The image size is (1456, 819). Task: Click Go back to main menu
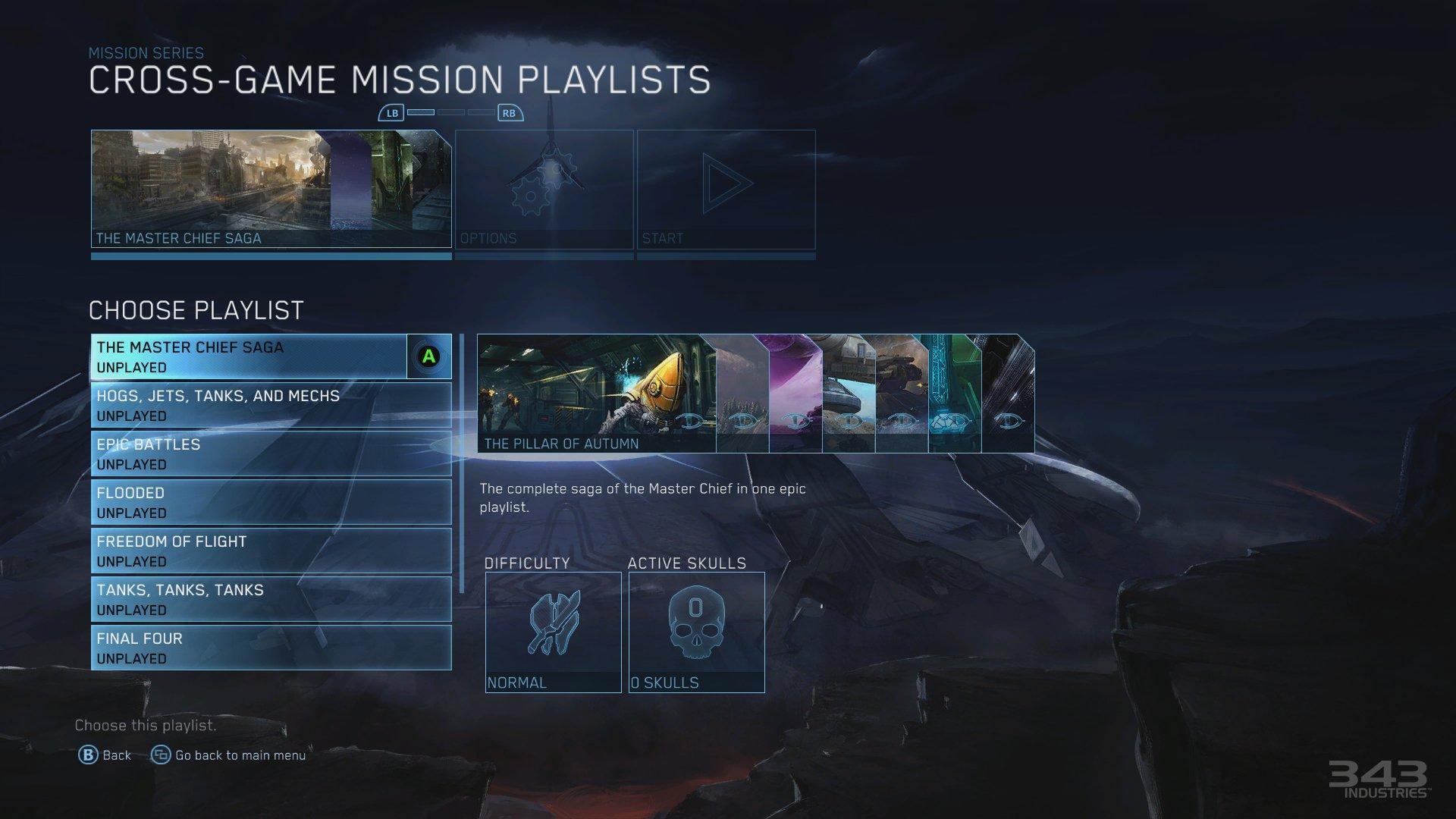click(240, 755)
